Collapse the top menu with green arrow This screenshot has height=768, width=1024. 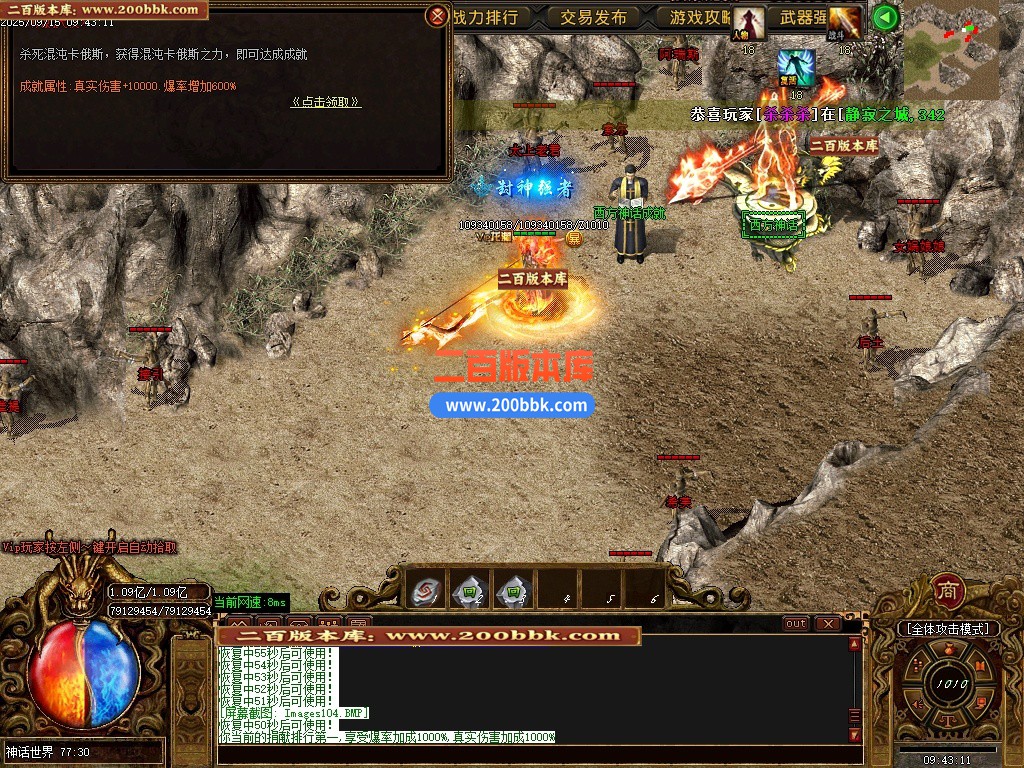coord(884,17)
